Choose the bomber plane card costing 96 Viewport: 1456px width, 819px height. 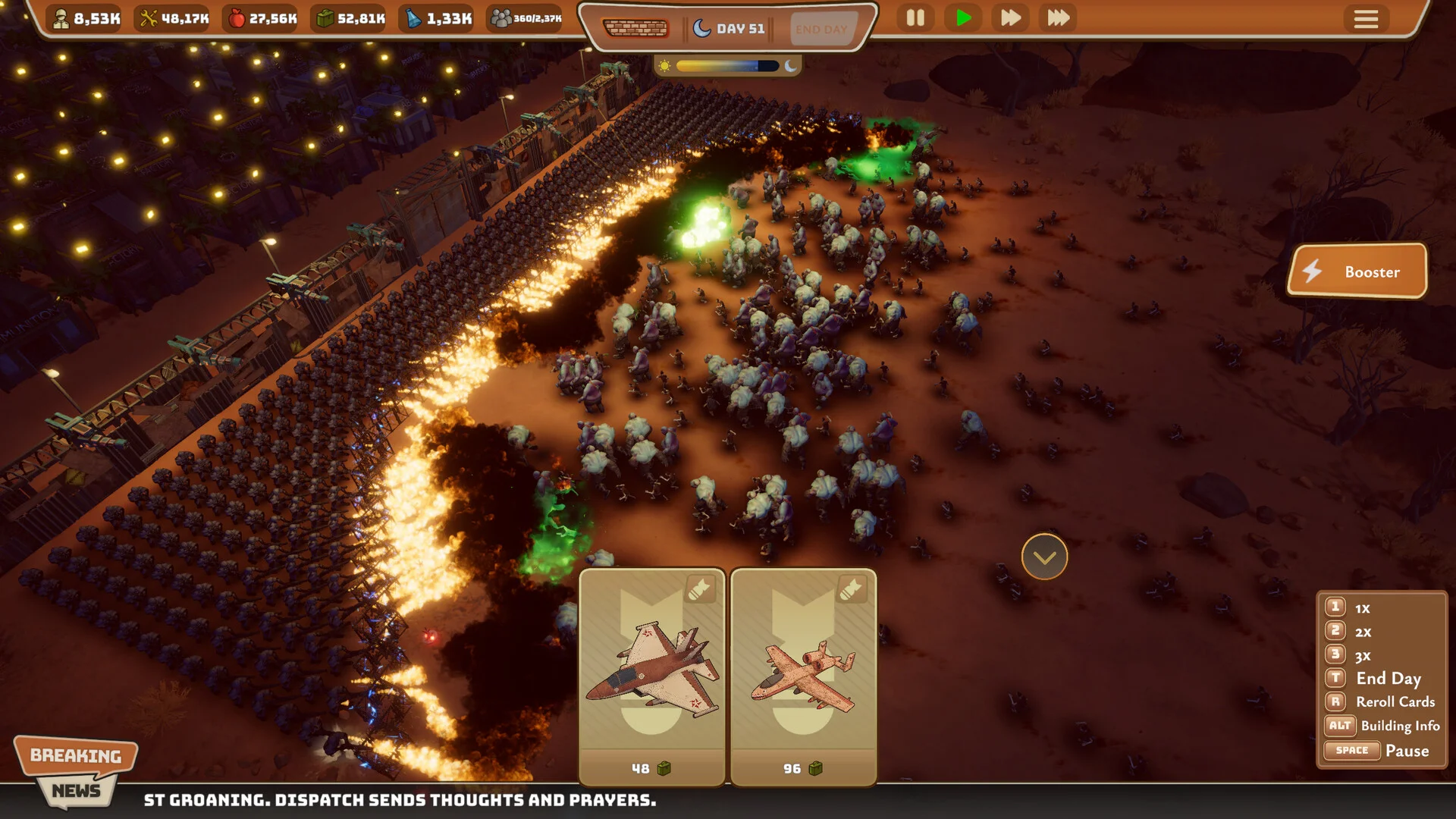(803, 675)
